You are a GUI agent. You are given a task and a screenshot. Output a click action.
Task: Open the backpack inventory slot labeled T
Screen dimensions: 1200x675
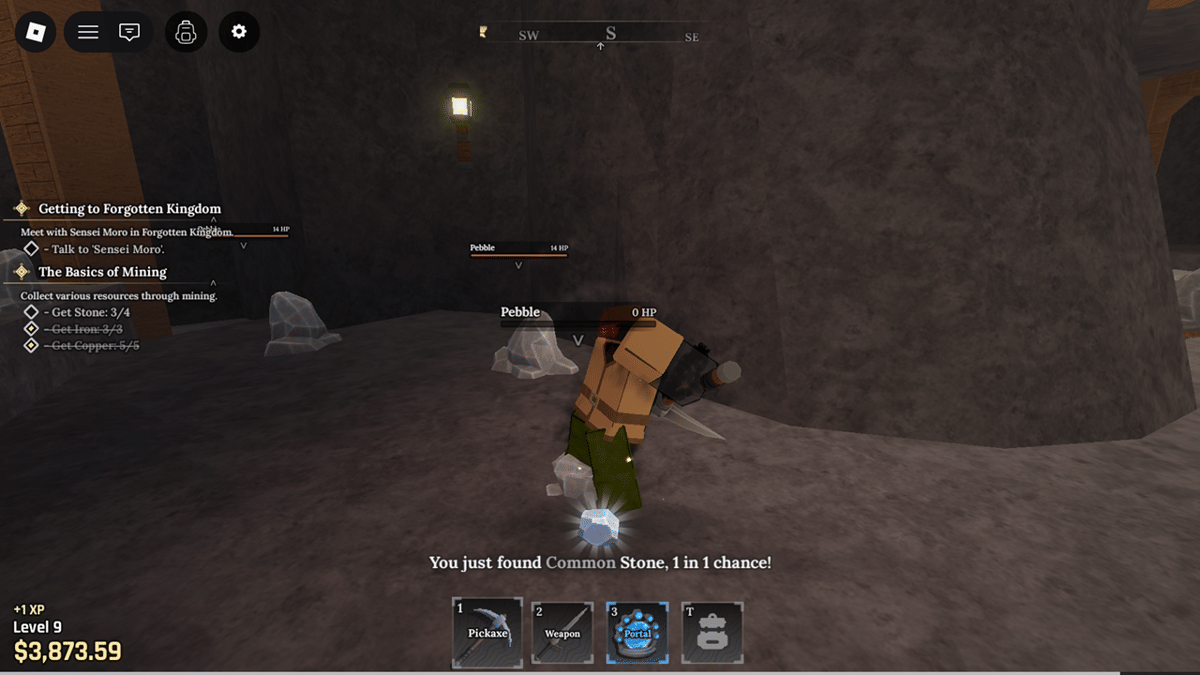tap(712, 631)
